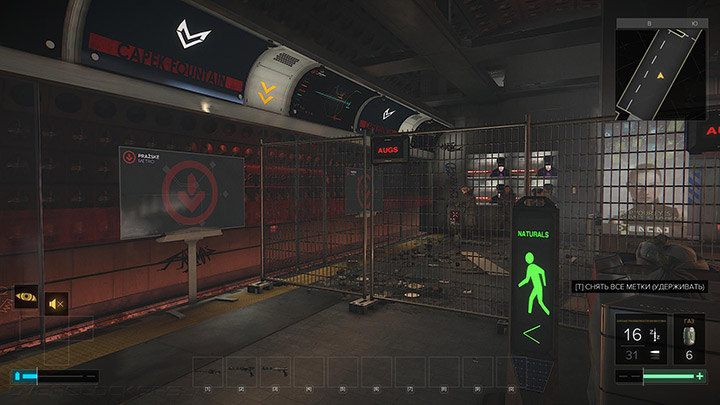
Task: Select the gas grenade icon
Action: coord(690,333)
